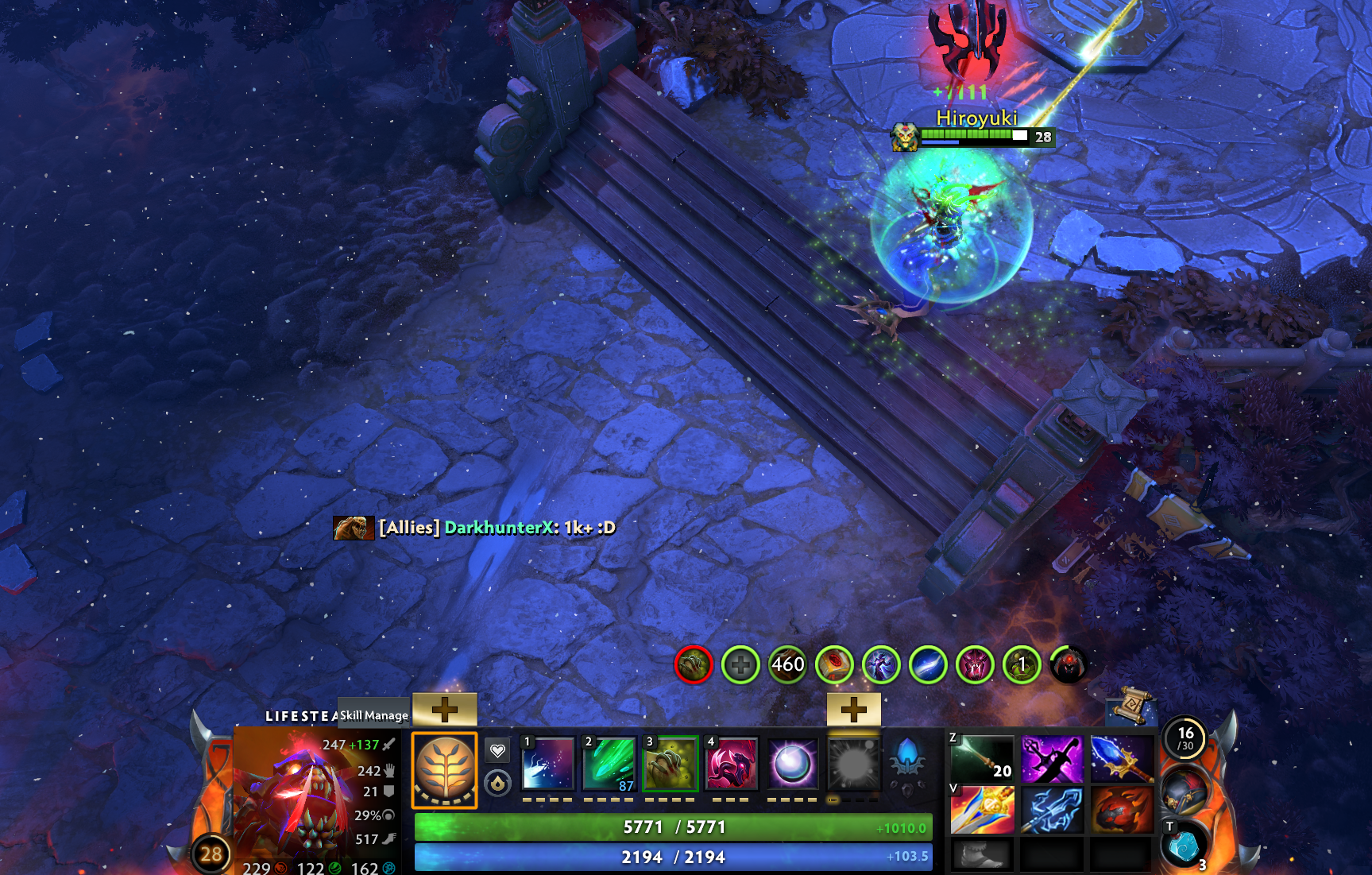The image size is (1372, 875).
Task: Click the pirate hat neutral item
Action: tap(1185, 792)
